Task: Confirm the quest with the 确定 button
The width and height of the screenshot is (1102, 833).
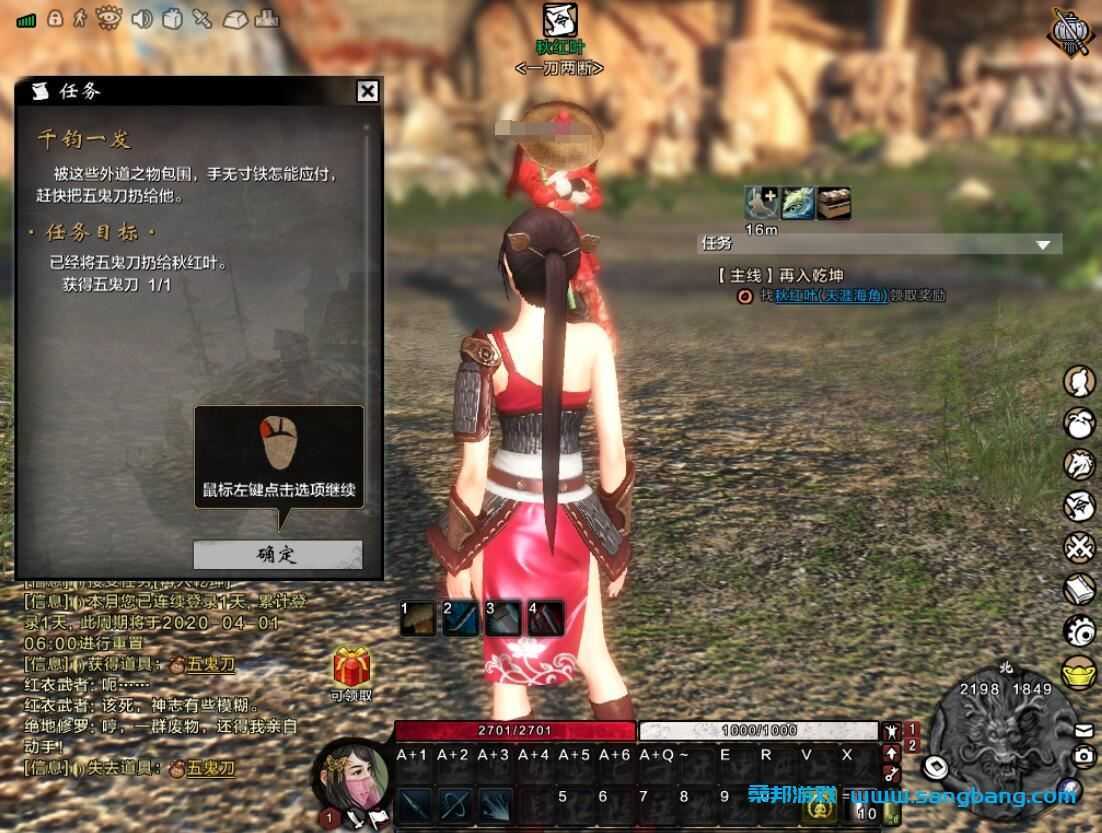Action: [277, 554]
